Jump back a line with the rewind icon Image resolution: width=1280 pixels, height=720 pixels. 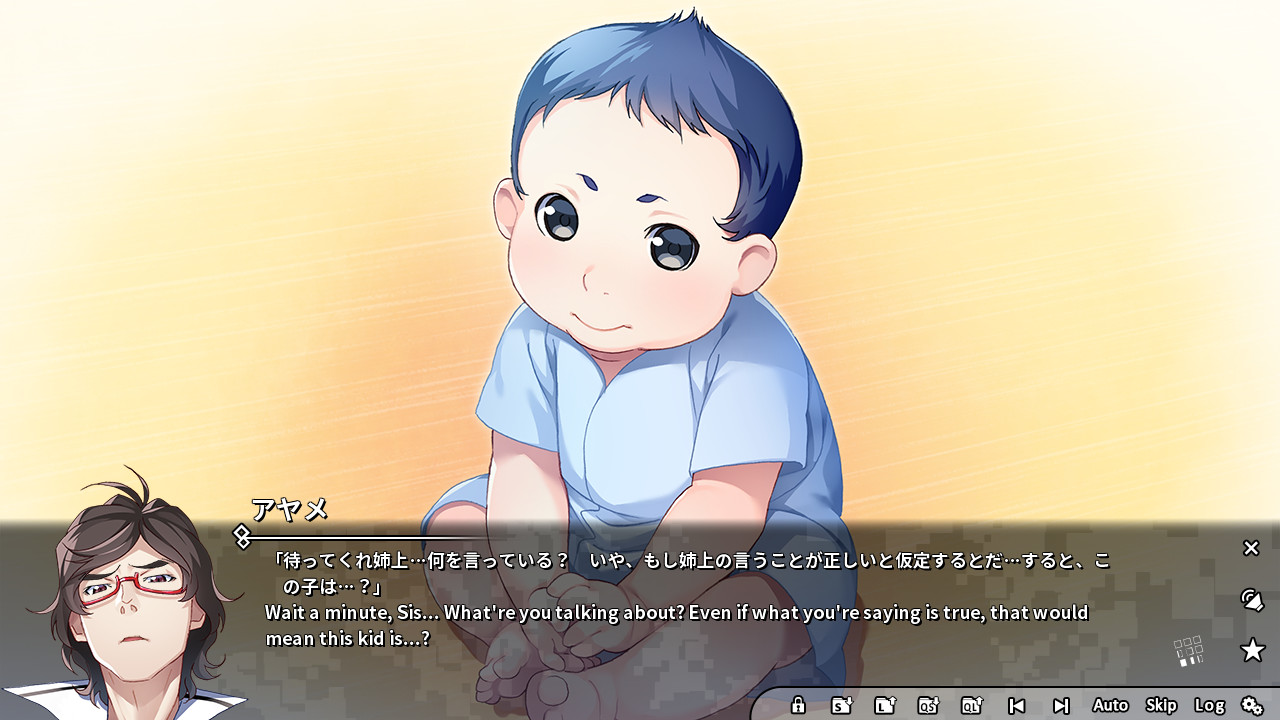tap(1019, 704)
